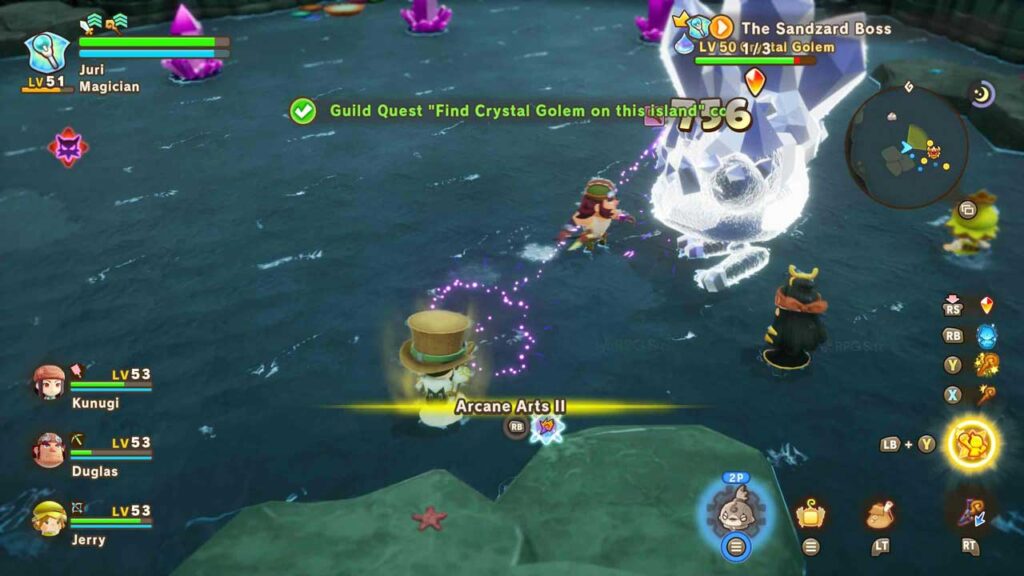Open the golden lantern menu icon

tap(810, 514)
